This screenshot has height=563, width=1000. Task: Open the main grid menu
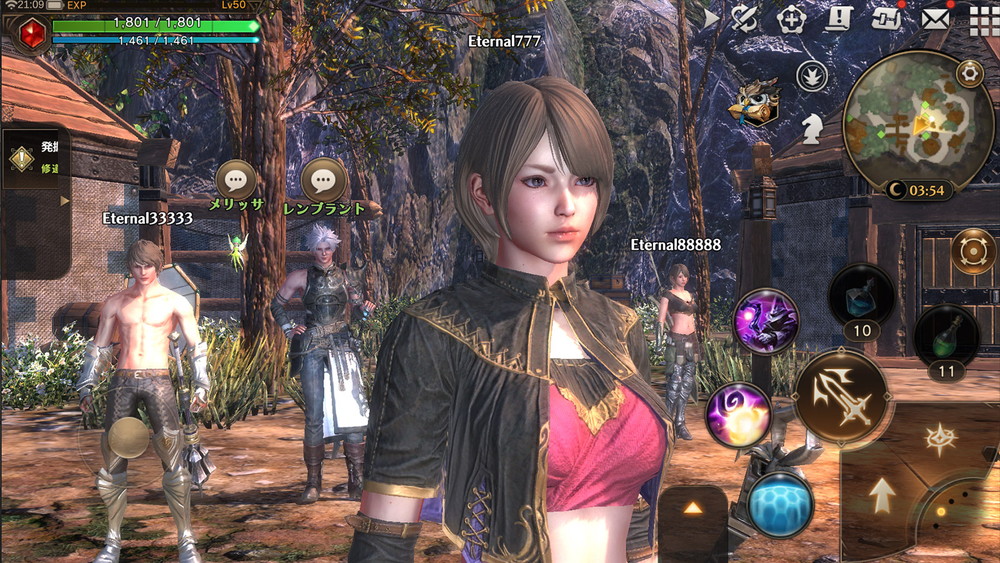pos(982,19)
